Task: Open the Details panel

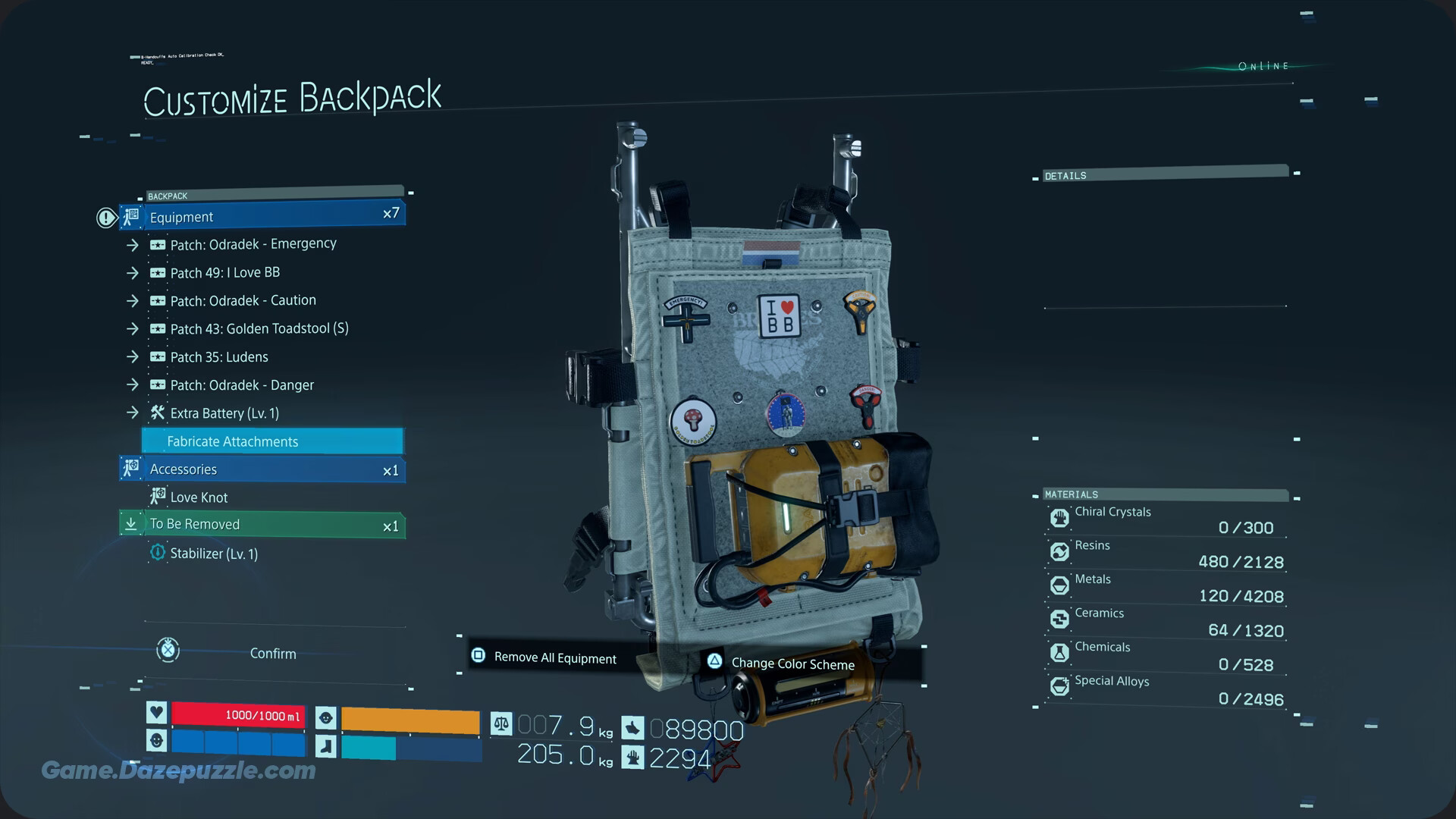Action: point(1065,175)
